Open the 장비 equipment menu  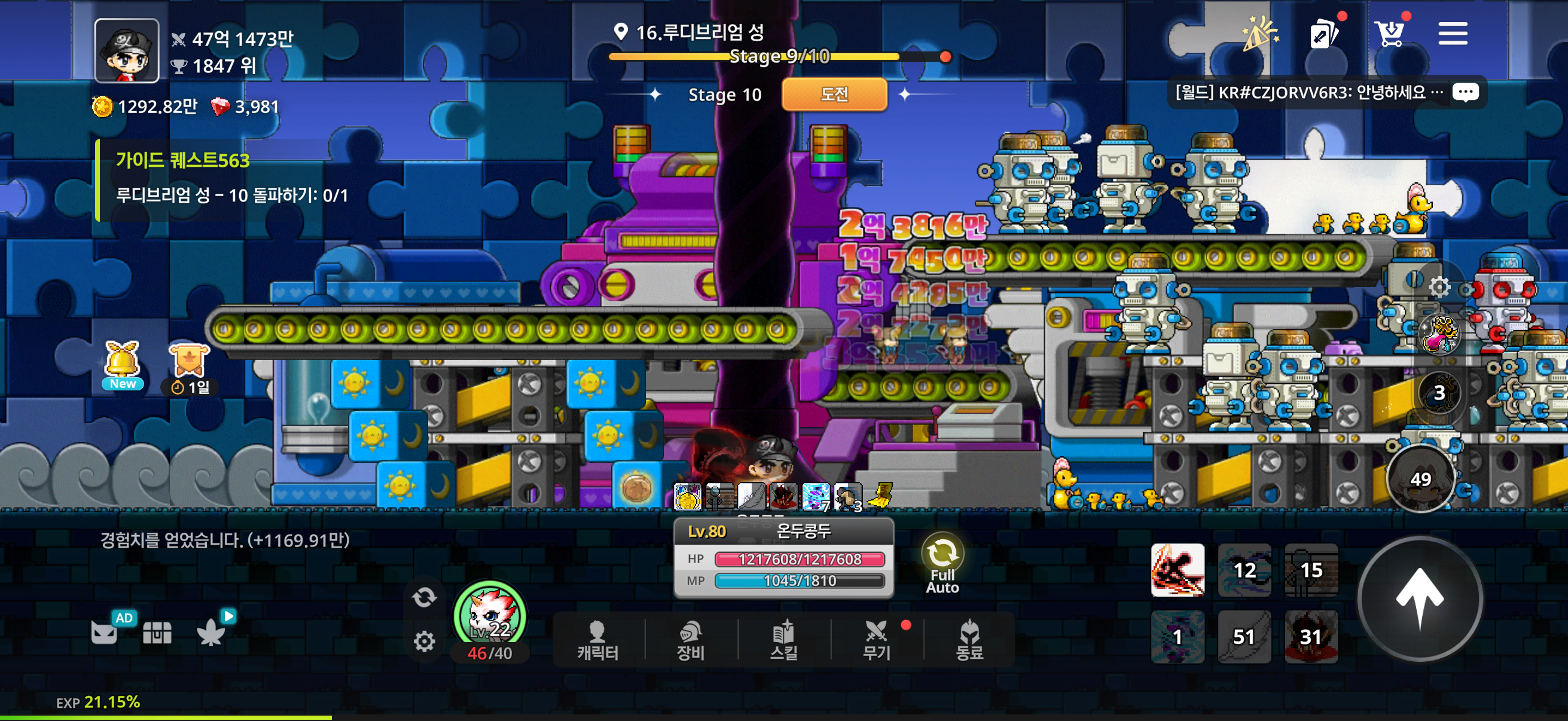690,641
